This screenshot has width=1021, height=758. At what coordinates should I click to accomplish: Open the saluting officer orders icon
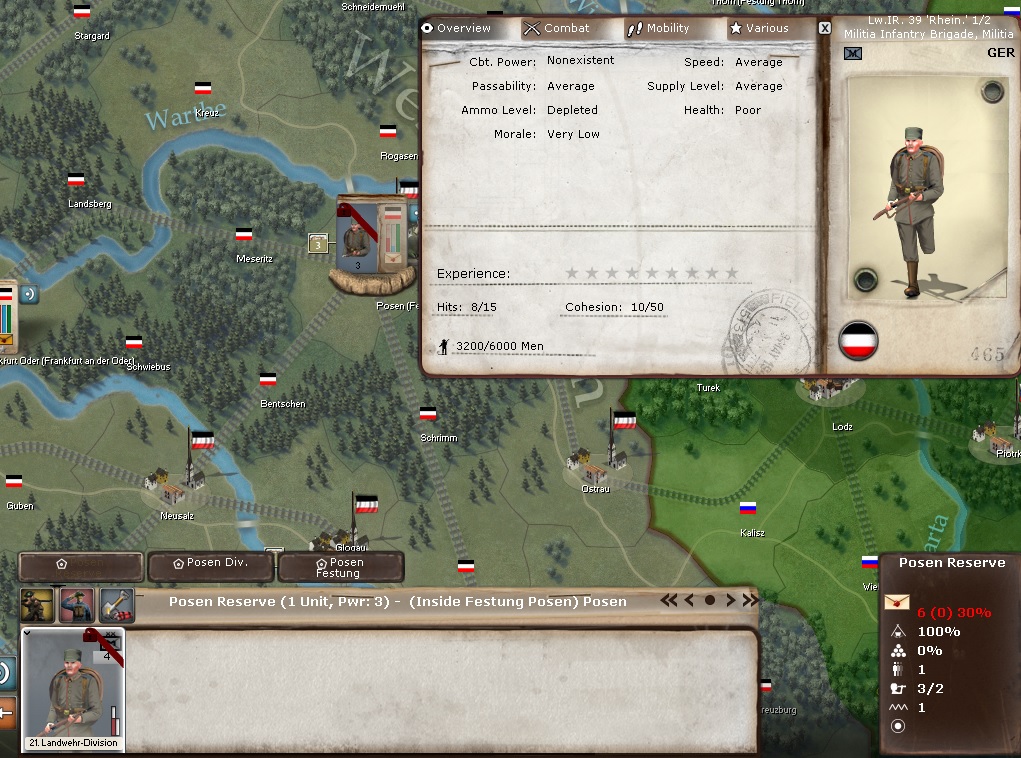(x=77, y=605)
